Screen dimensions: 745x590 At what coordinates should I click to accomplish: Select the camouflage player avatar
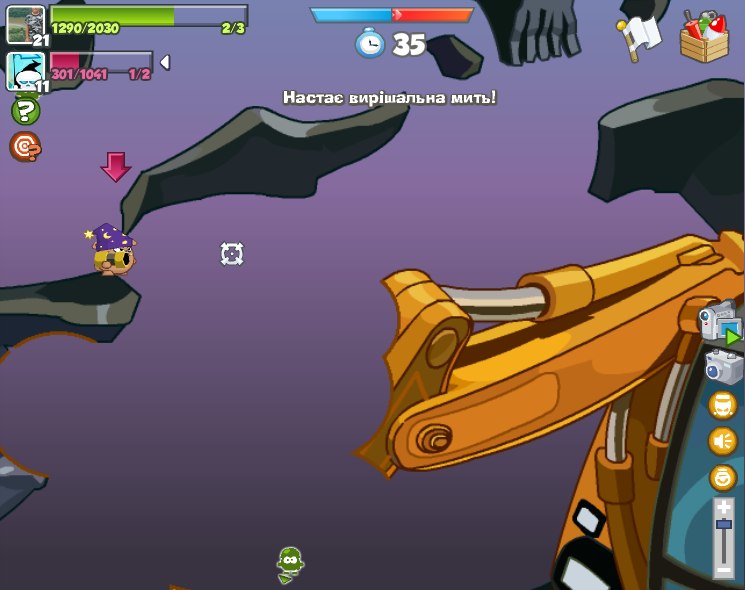[x=24, y=24]
